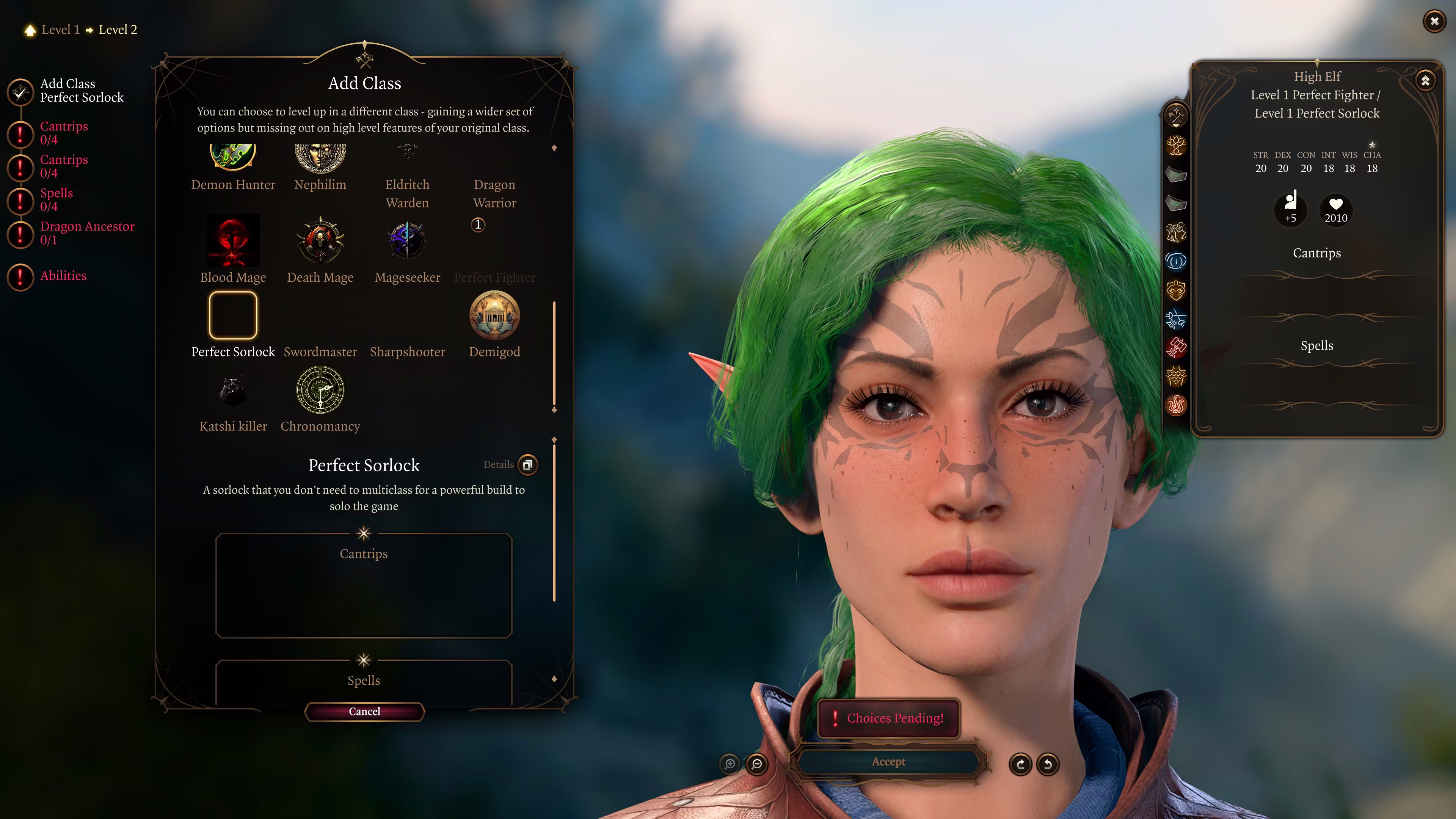Image resolution: width=1456 pixels, height=819 pixels.
Task: Choose the Katshi killer class
Action: click(233, 391)
